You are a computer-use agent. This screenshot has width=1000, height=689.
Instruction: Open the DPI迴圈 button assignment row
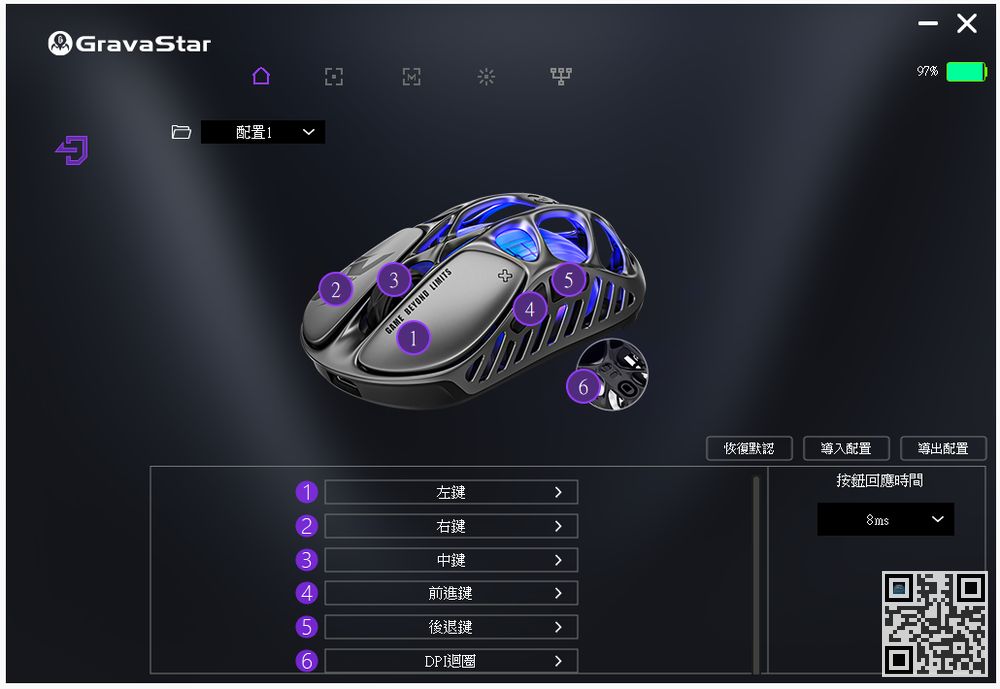point(451,661)
